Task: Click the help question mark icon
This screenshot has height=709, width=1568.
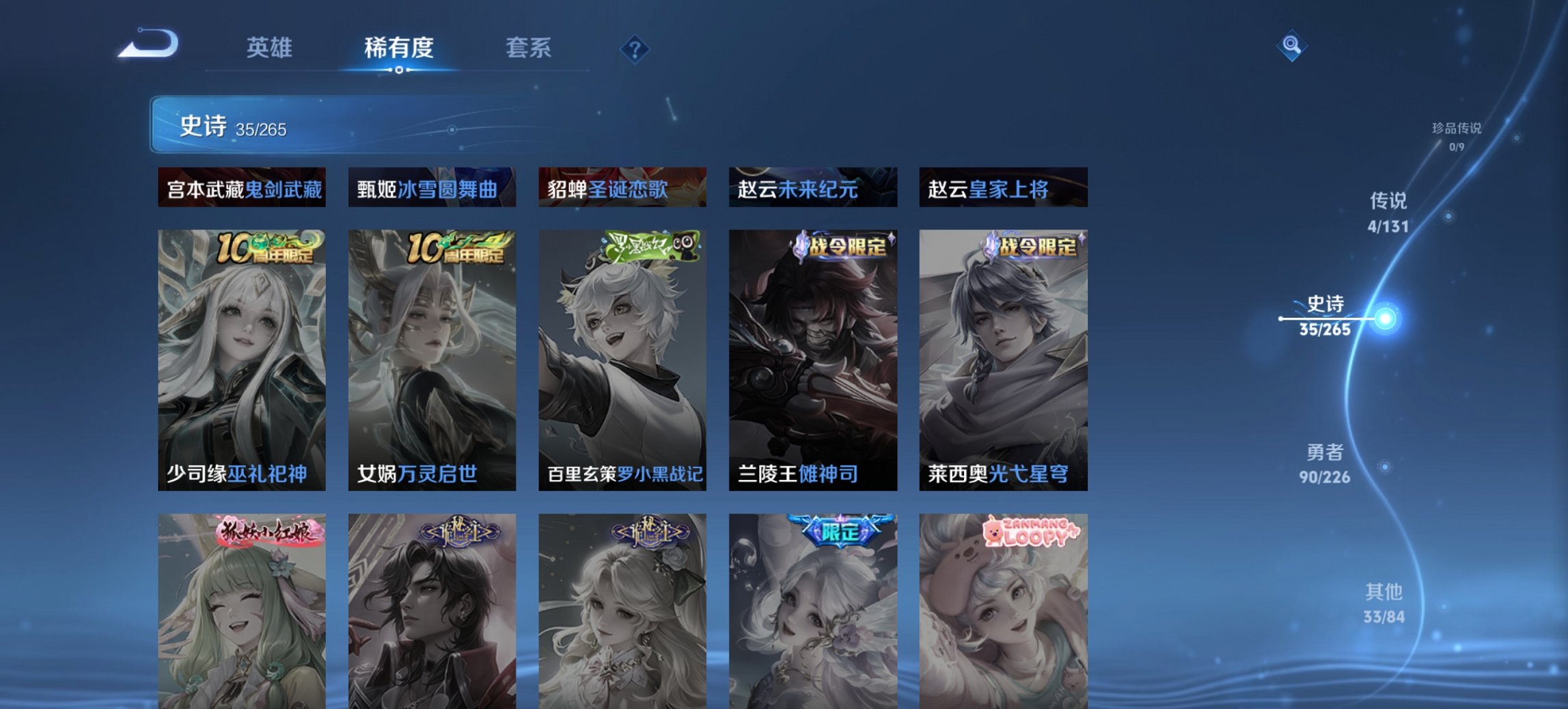Action: click(x=635, y=48)
